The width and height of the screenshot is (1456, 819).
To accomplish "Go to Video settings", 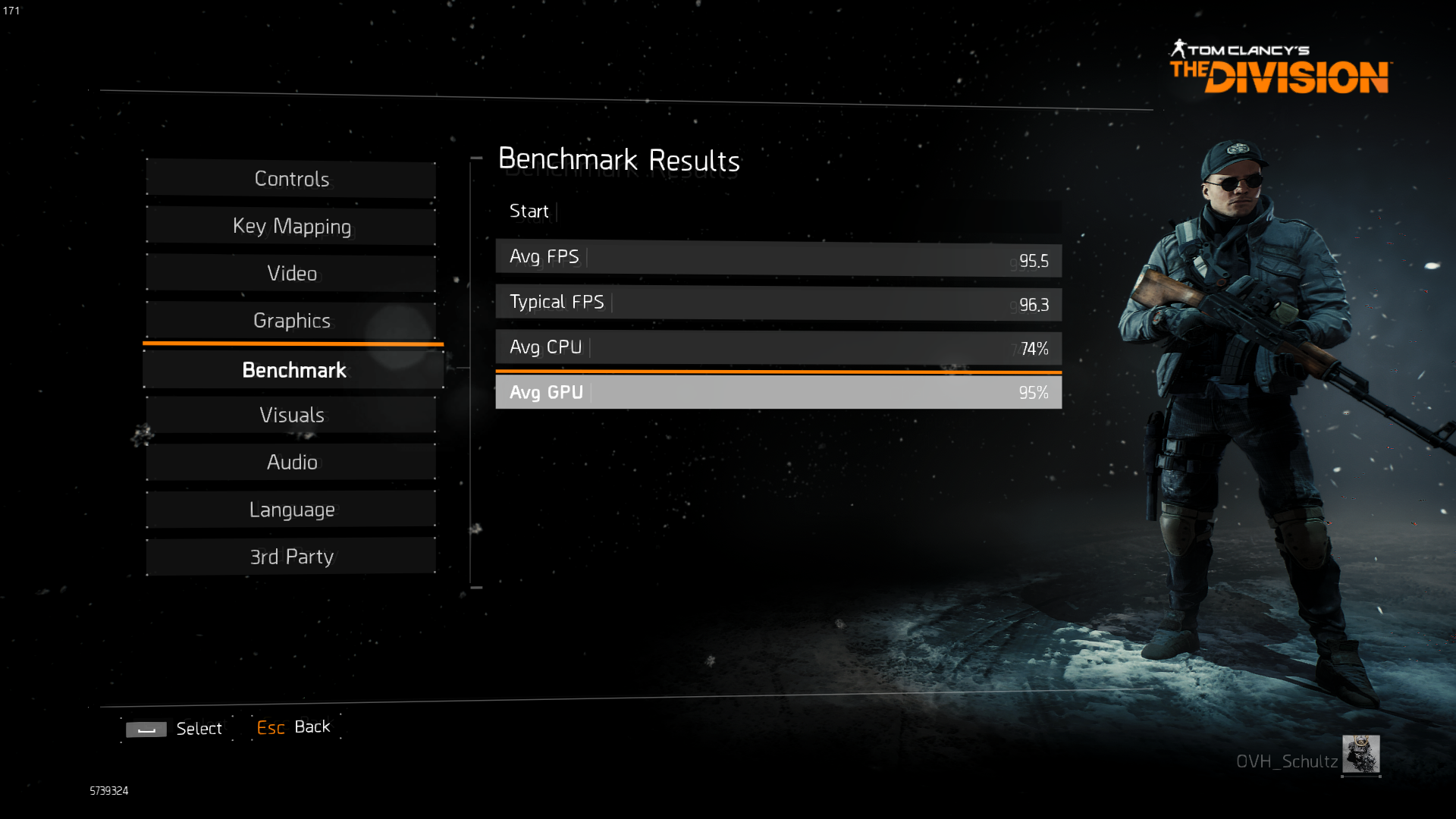I will tap(291, 273).
